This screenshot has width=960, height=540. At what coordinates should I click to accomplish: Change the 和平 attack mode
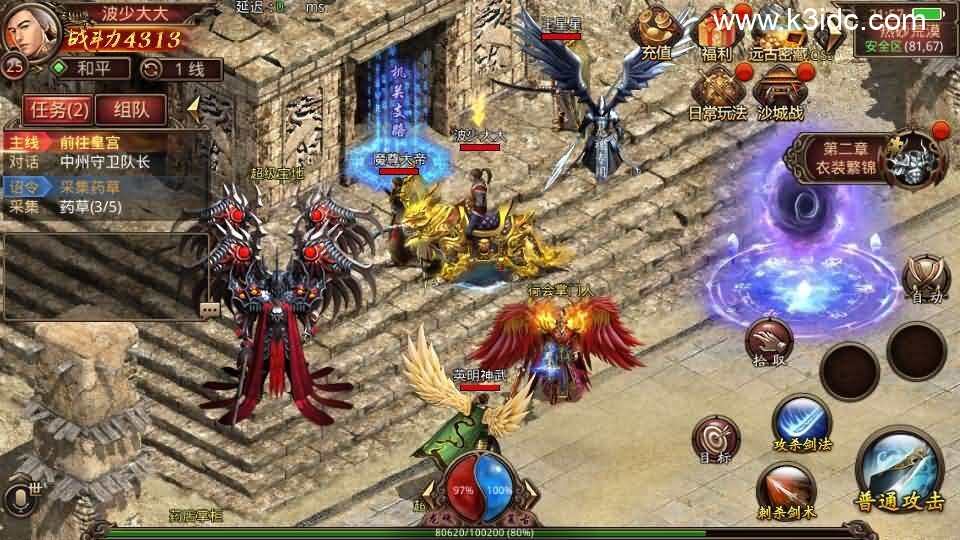point(91,69)
